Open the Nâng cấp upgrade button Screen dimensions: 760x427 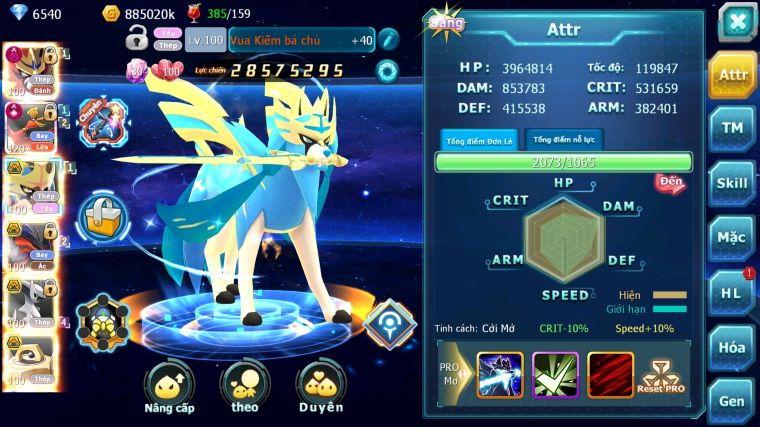coord(169,388)
